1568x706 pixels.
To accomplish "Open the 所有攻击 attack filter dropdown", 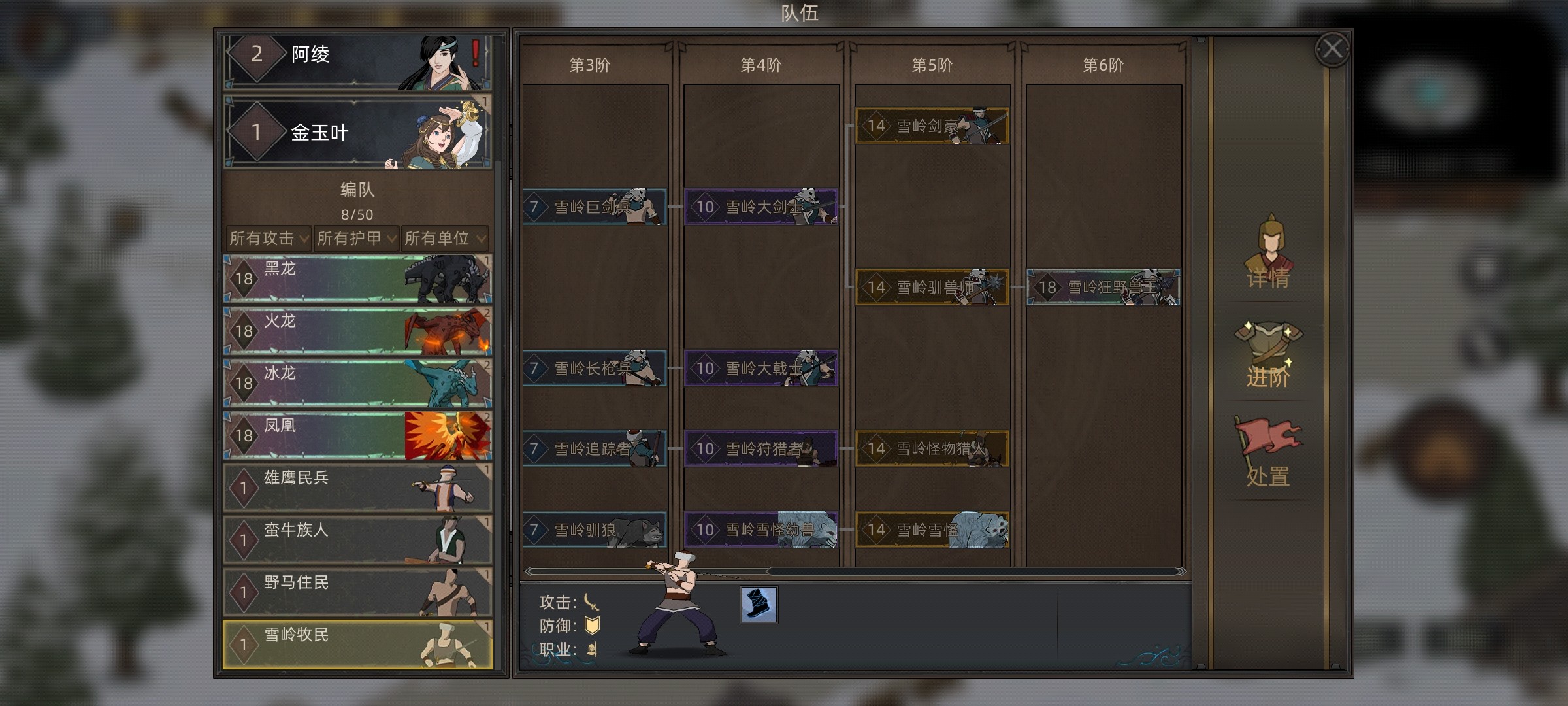I will [269, 239].
